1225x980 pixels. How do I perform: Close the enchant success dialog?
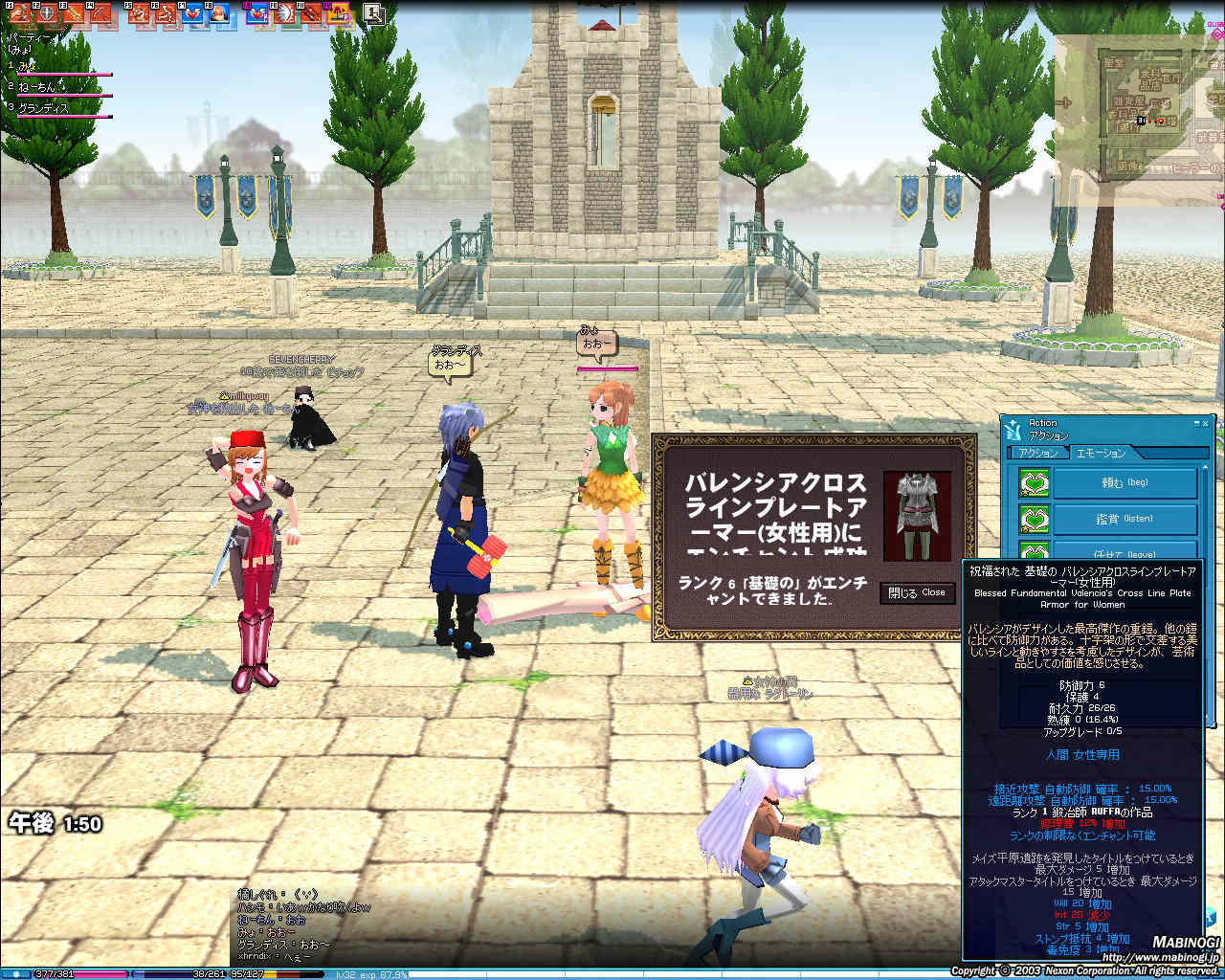coord(917,593)
